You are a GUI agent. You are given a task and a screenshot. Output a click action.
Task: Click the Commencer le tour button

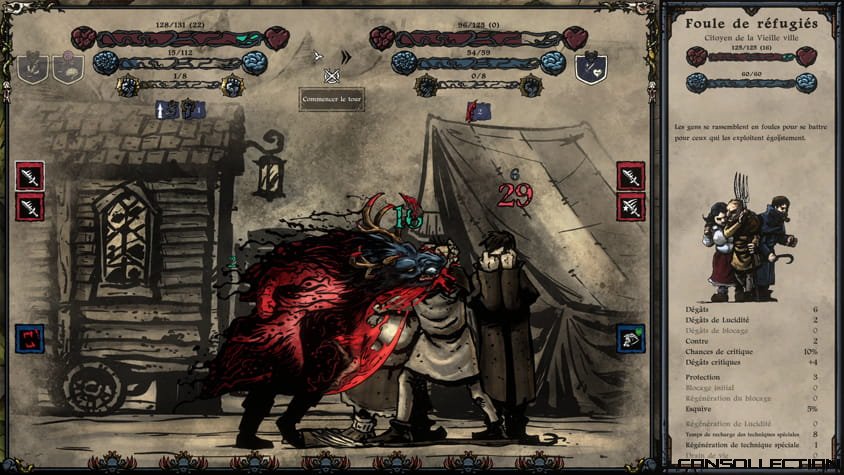point(331,100)
